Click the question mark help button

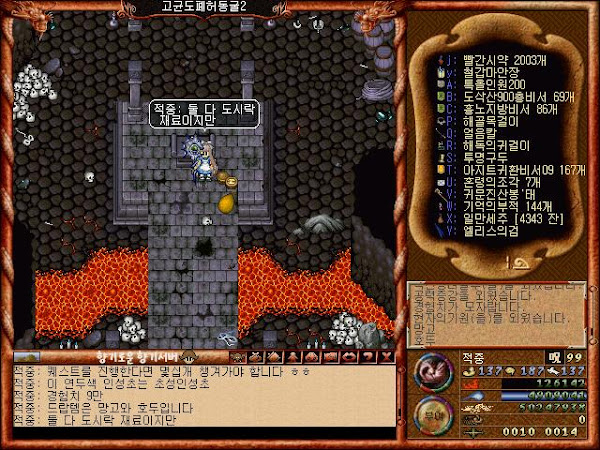(x=368, y=355)
